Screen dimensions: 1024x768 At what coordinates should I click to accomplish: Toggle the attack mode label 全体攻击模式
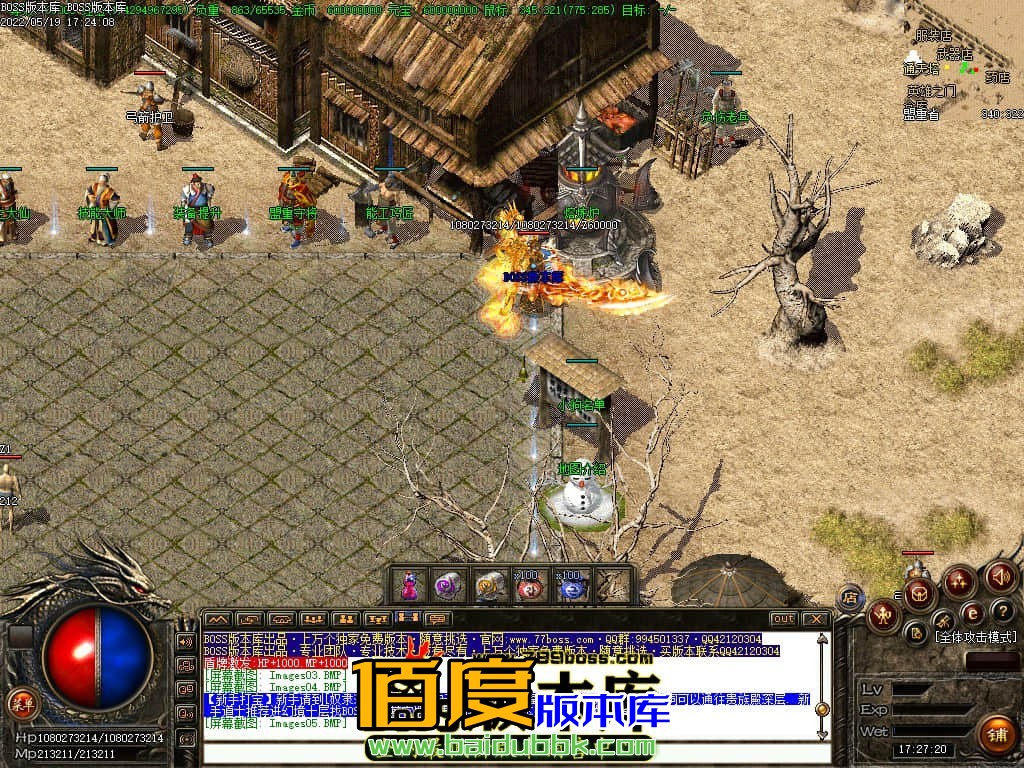pyautogui.click(x=975, y=636)
